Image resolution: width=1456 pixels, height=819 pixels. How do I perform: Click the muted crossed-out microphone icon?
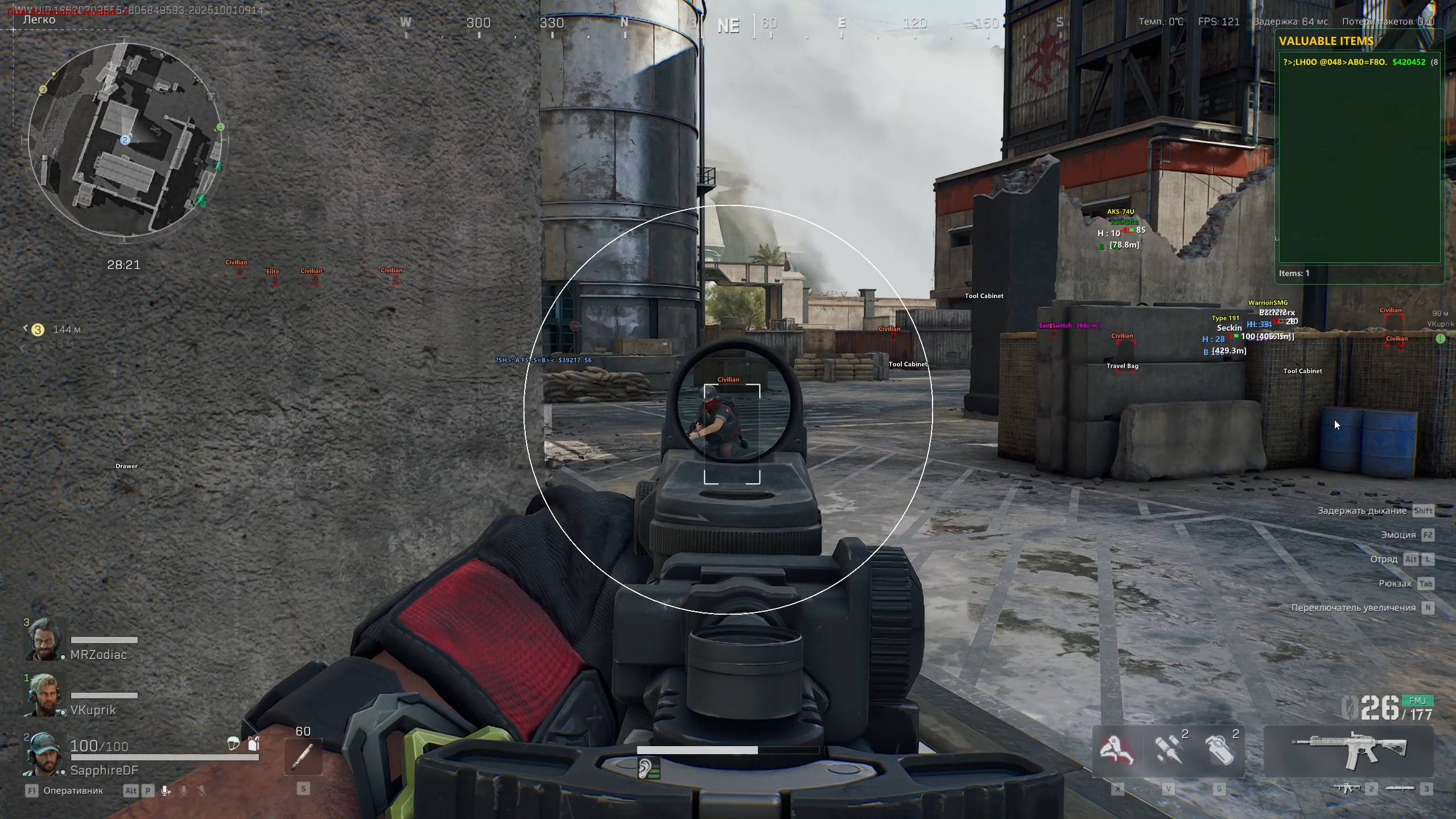[x=201, y=791]
